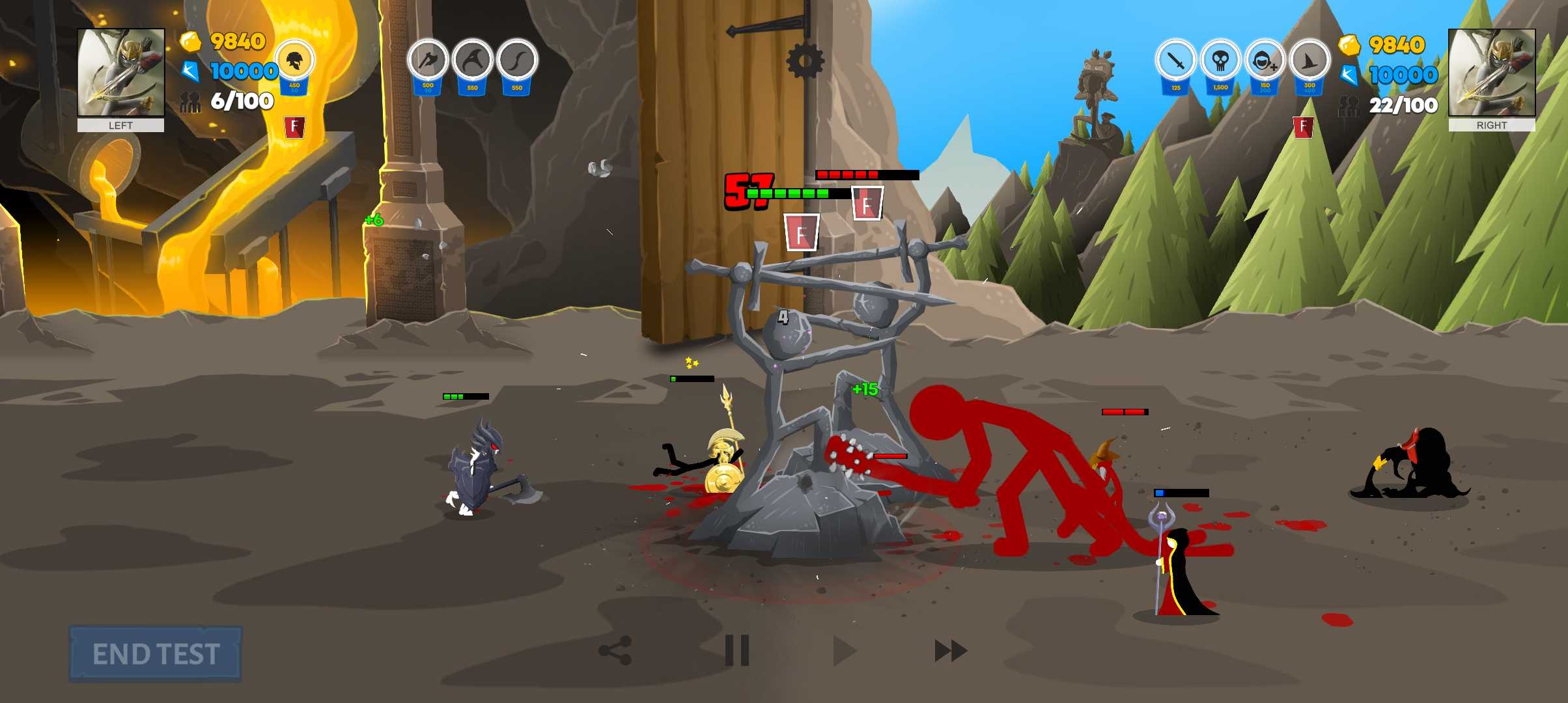Select the golden Spartan helmet unit icon
This screenshot has width=1568, height=703.
click(294, 61)
